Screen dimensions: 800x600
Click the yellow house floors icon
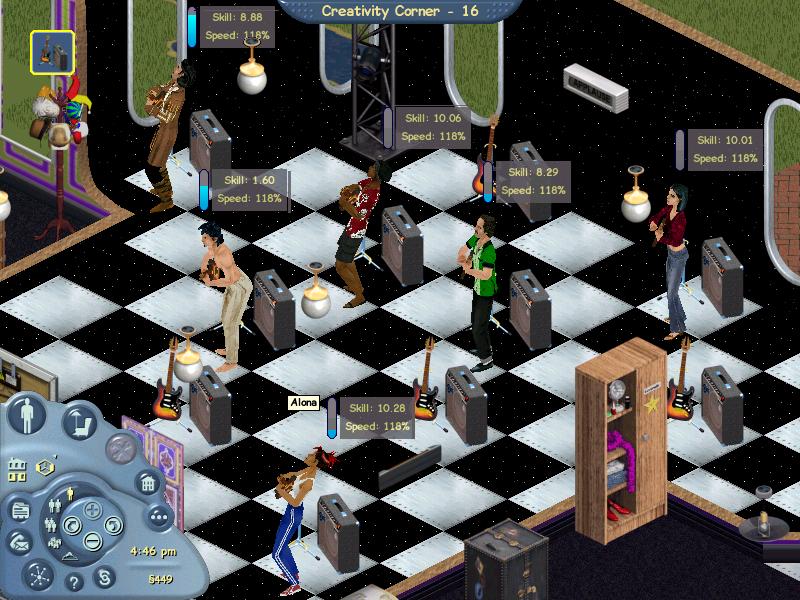pyautogui.click(x=17, y=468)
